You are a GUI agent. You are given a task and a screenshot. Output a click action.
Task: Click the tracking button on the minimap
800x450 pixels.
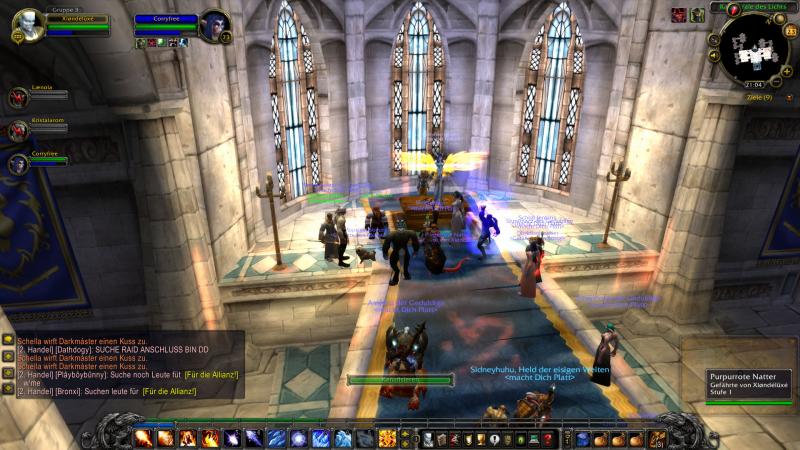tap(714, 40)
